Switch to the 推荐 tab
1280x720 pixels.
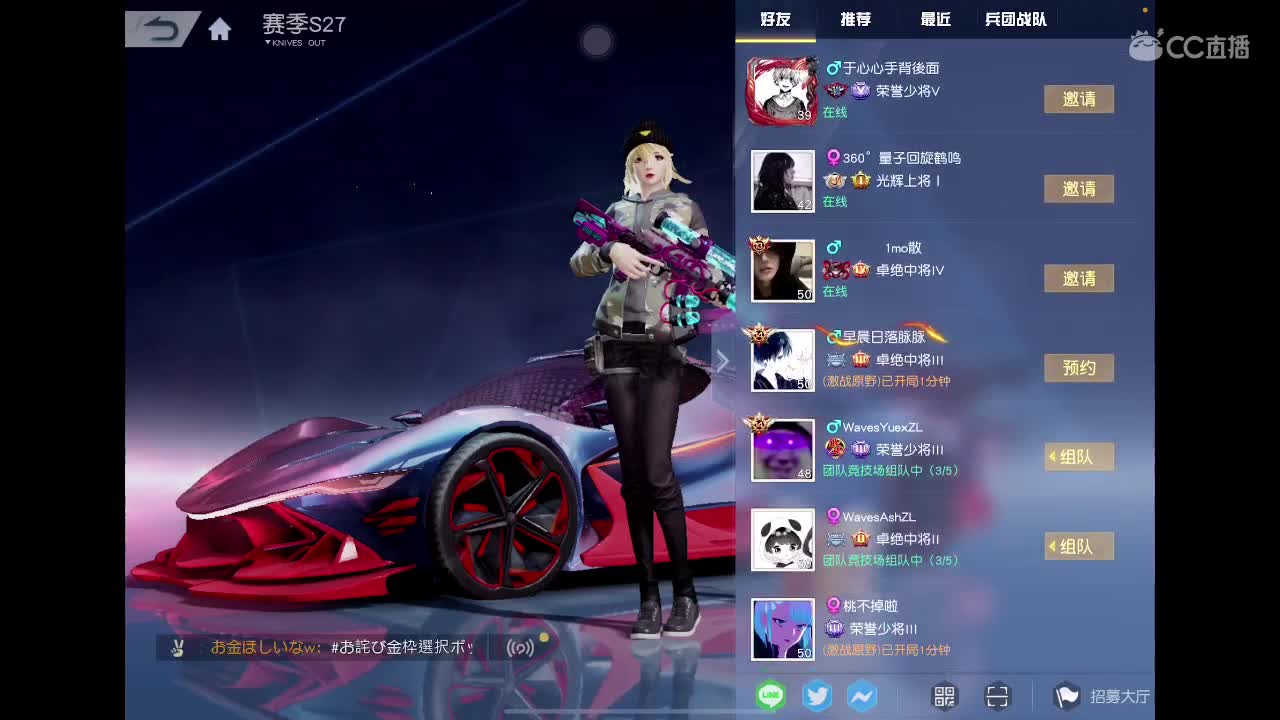click(854, 18)
